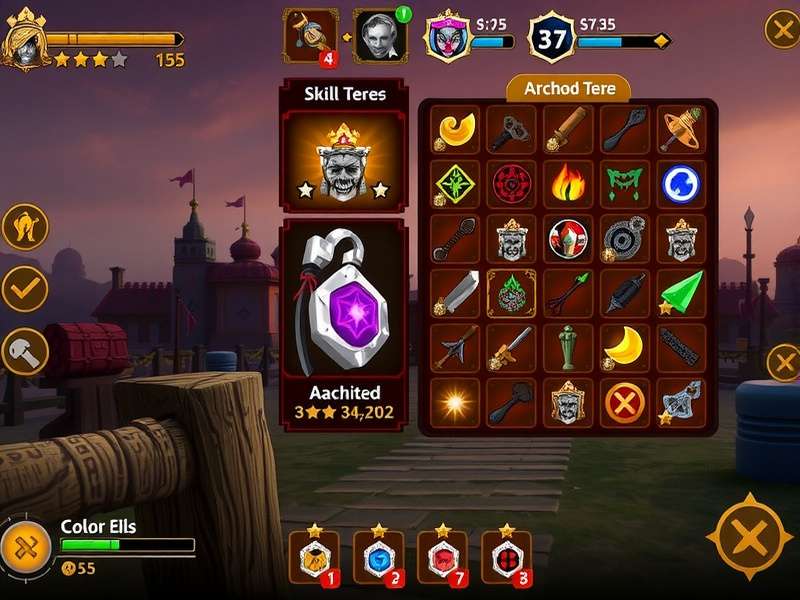Choose the glowing starburst item
The image size is (800, 600).
tap(456, 402)
